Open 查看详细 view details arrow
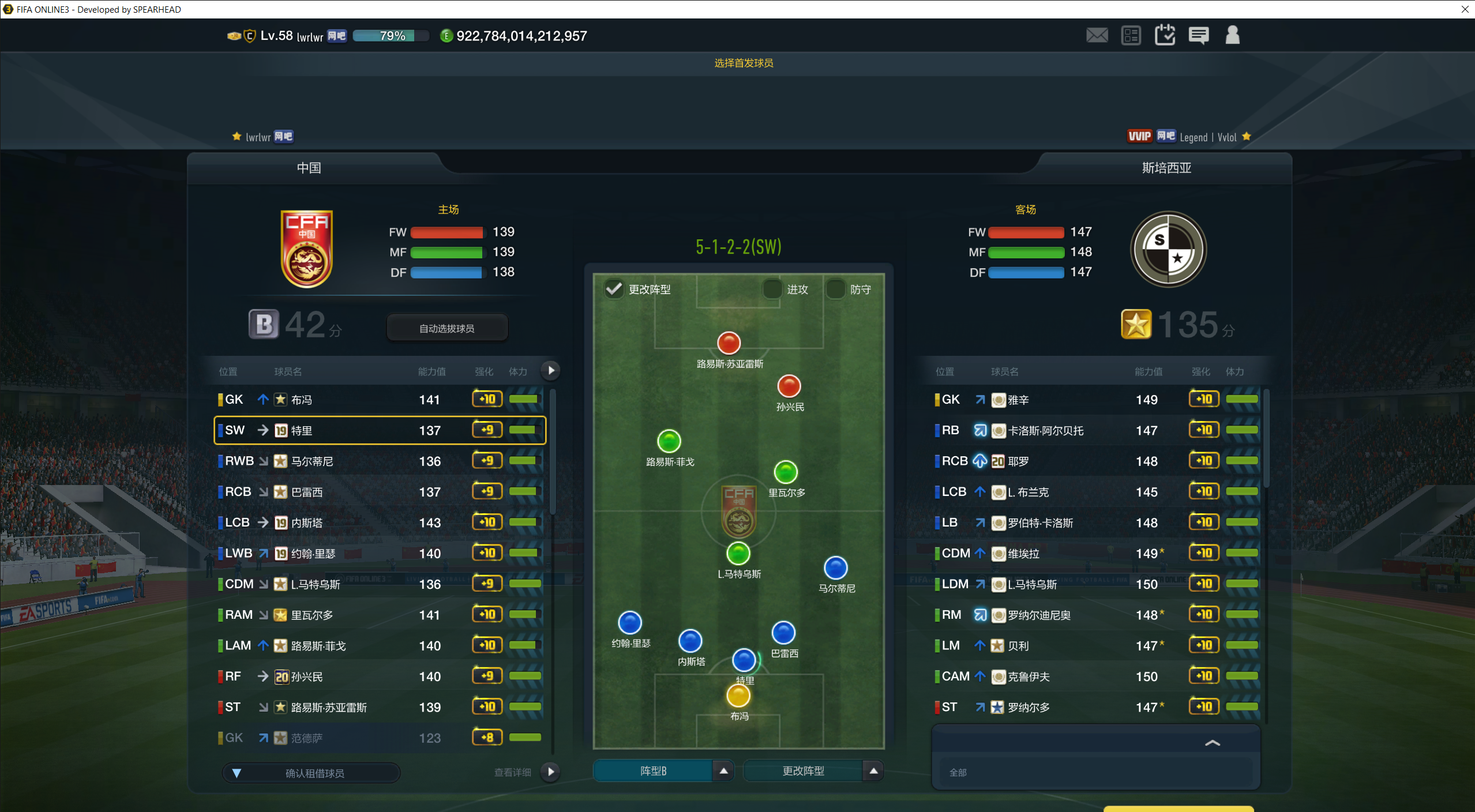The height and width of the screenshot is (812, 1475). tap(550, 772)
